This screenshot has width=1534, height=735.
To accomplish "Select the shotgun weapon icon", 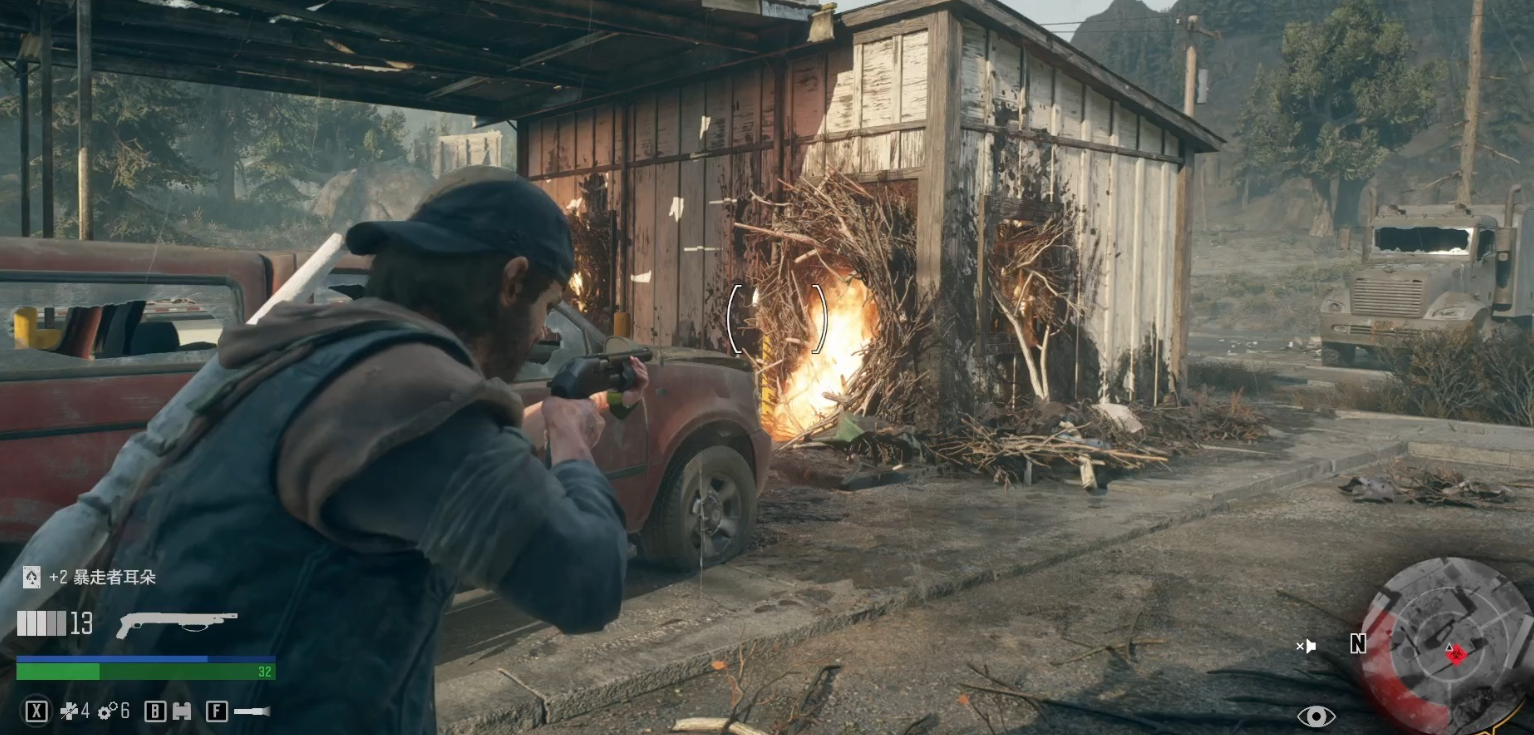I will click(x=176, y=623).
